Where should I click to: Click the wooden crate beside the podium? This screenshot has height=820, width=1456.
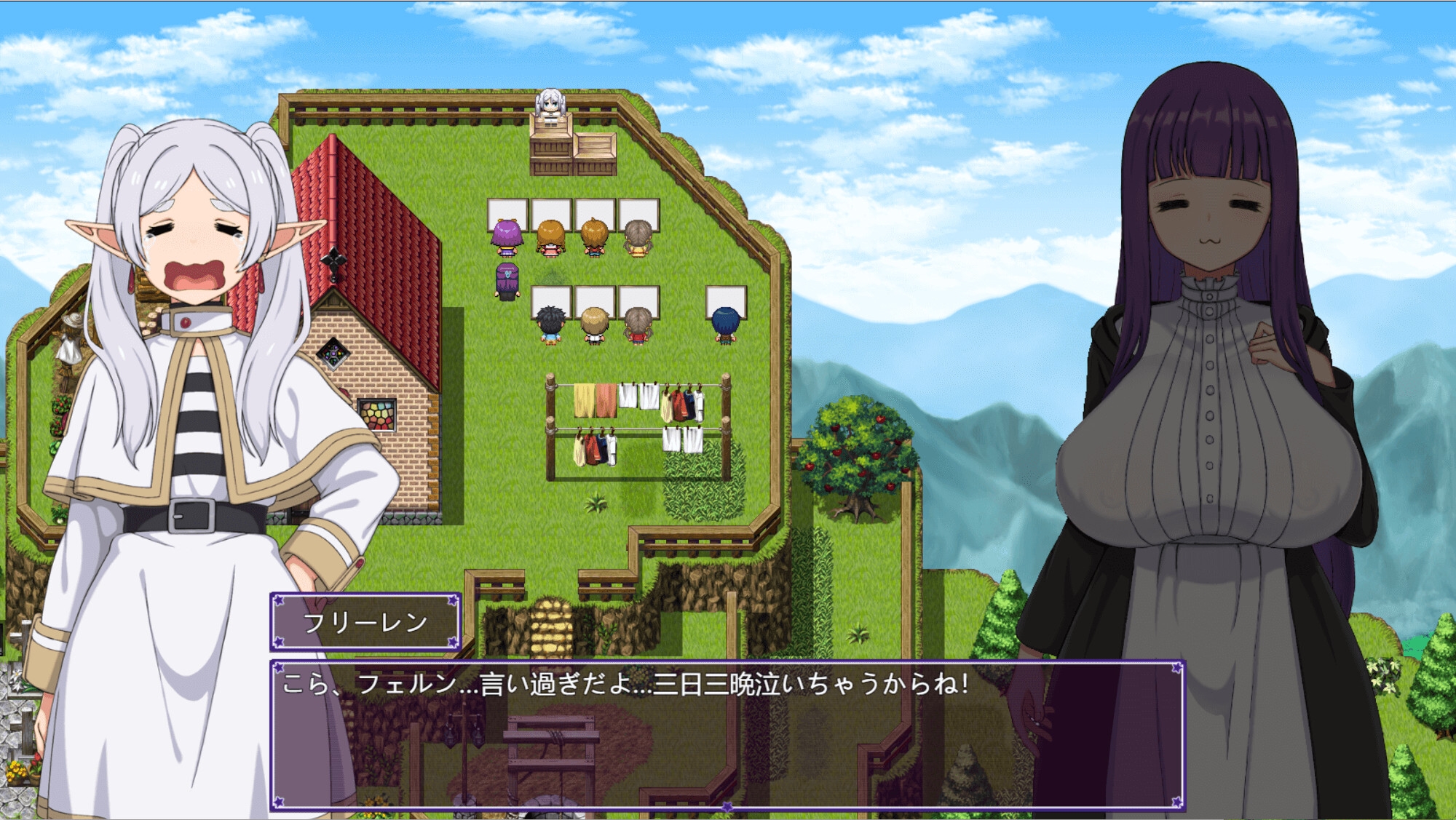596,146
